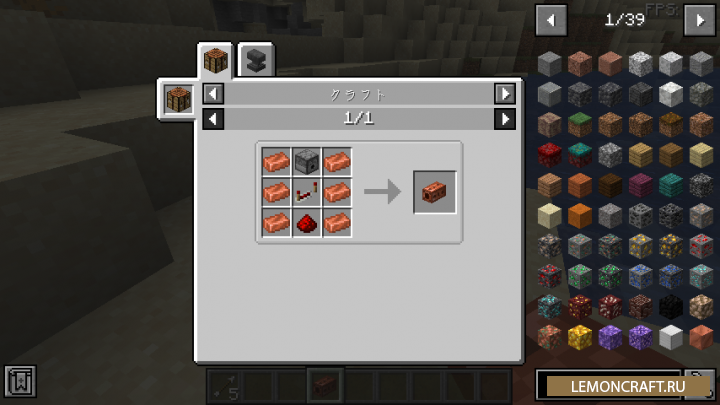Select the redstone dust ingredient slot
Image resolution: width=720 pixels, height=405 pixels.
click(307, 221)
